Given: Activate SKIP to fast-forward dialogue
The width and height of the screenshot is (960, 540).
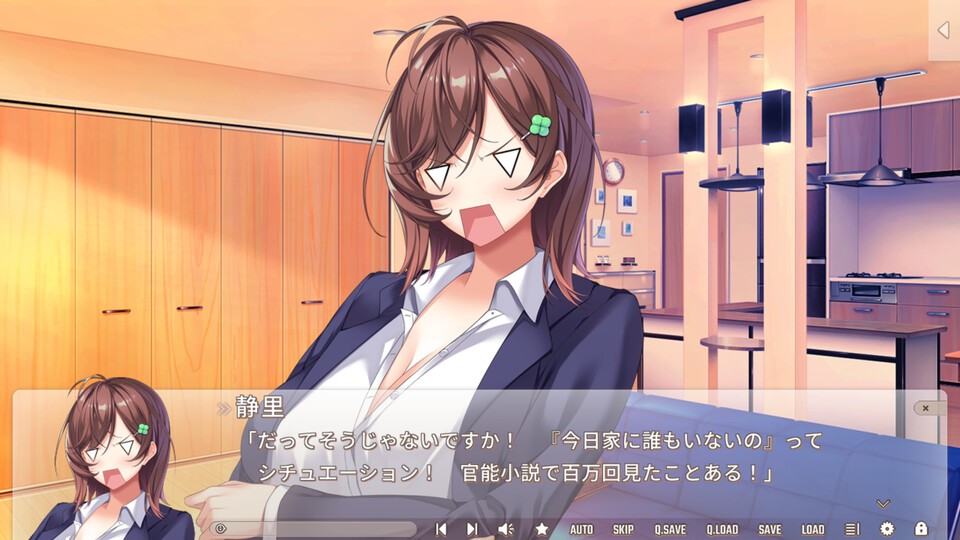Looking at the screenshot, I should pos(623,529).
